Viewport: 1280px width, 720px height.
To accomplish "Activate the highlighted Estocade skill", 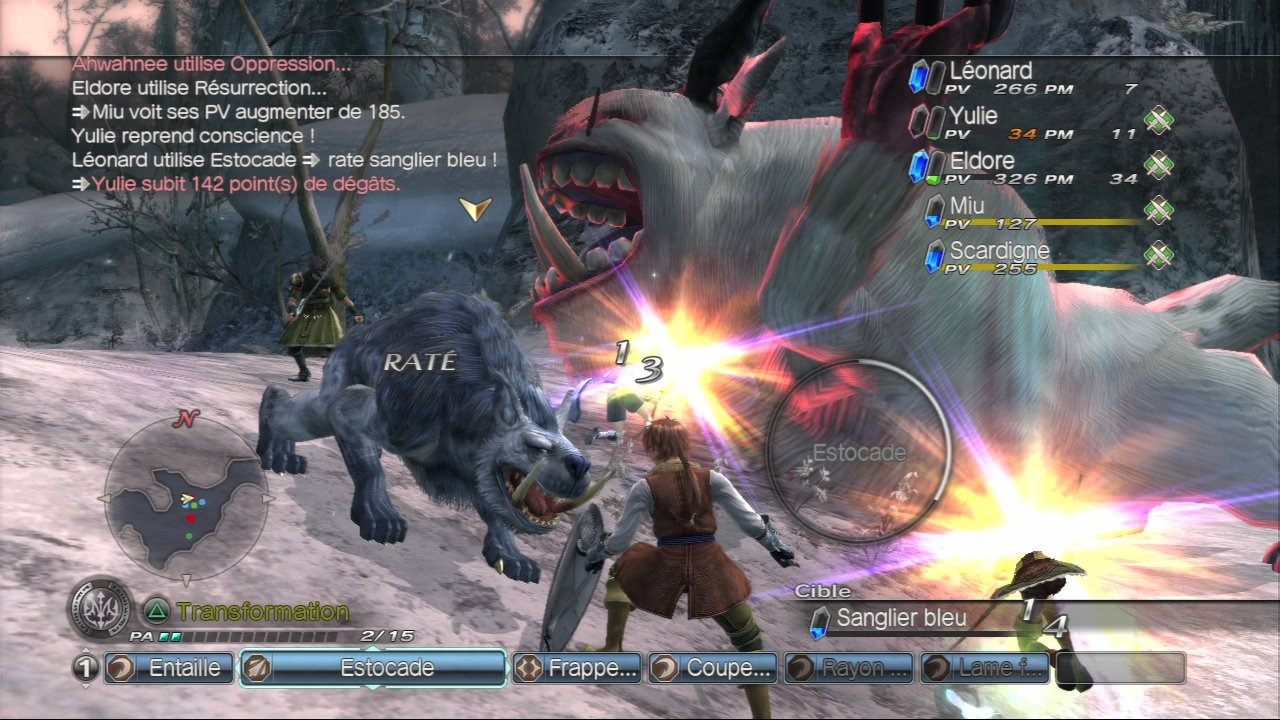I will (372, 668).
